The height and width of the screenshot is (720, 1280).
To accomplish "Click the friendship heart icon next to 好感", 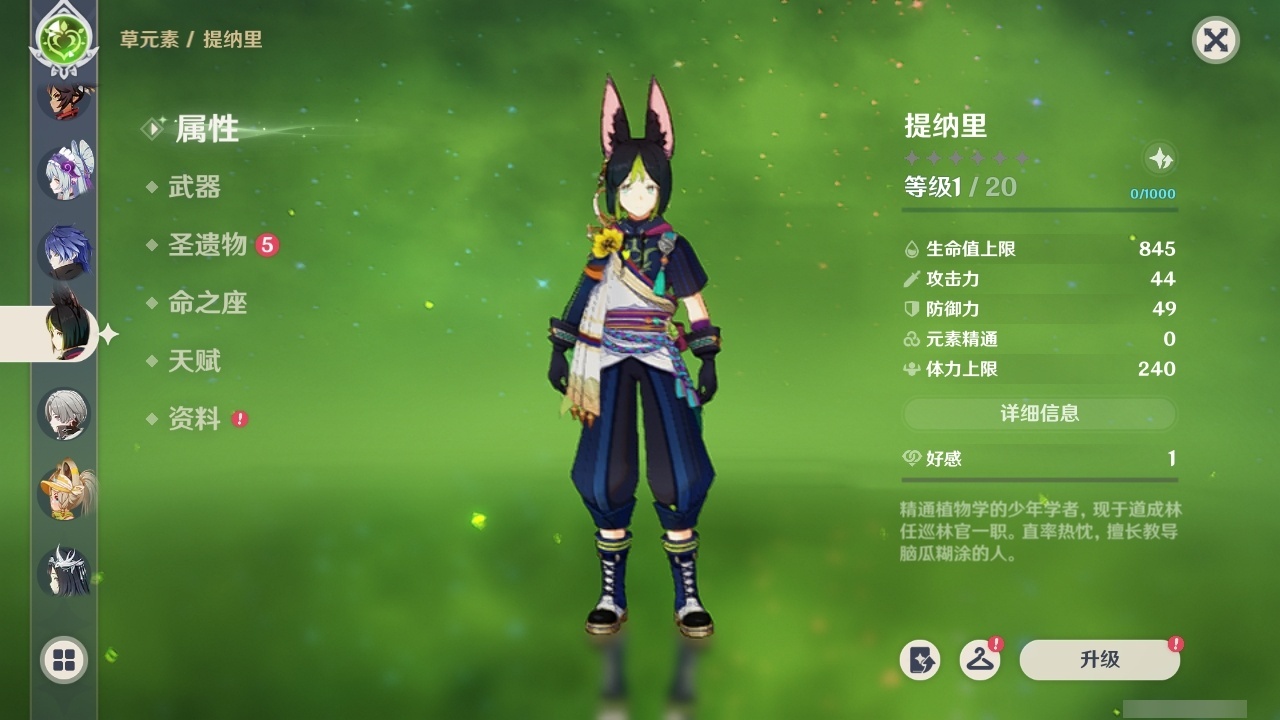I will pyautogui.click(x=913, y=457).
